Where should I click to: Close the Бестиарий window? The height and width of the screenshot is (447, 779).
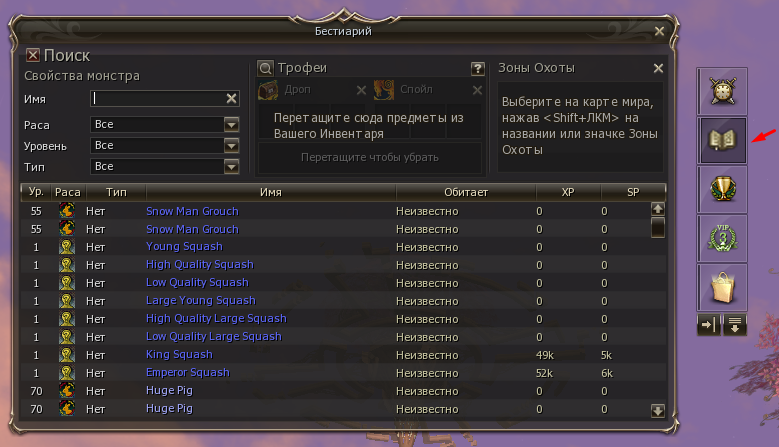(x=659, y=32)
